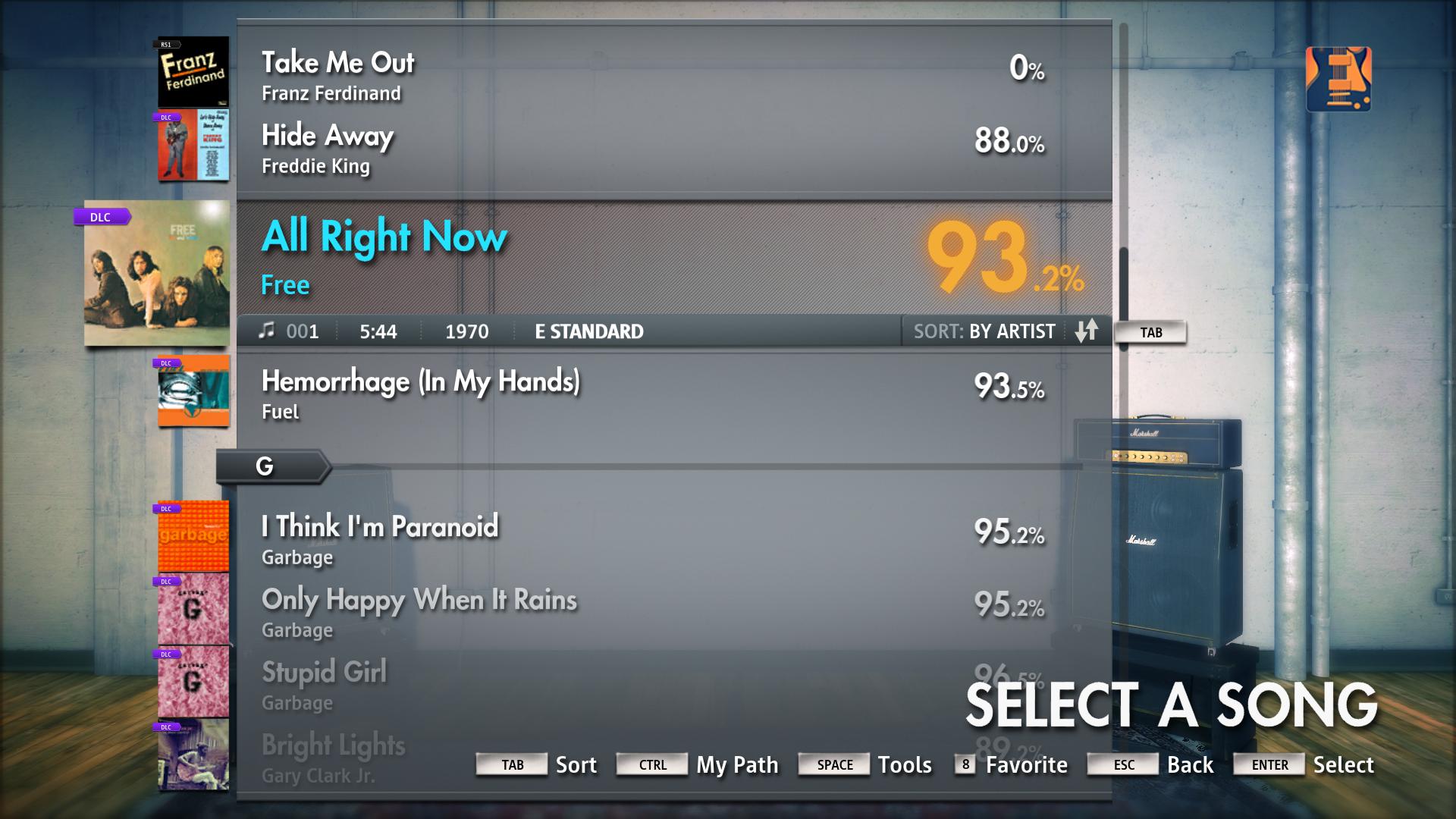Click the SPACE key icon next to Tools

point(833,764)
